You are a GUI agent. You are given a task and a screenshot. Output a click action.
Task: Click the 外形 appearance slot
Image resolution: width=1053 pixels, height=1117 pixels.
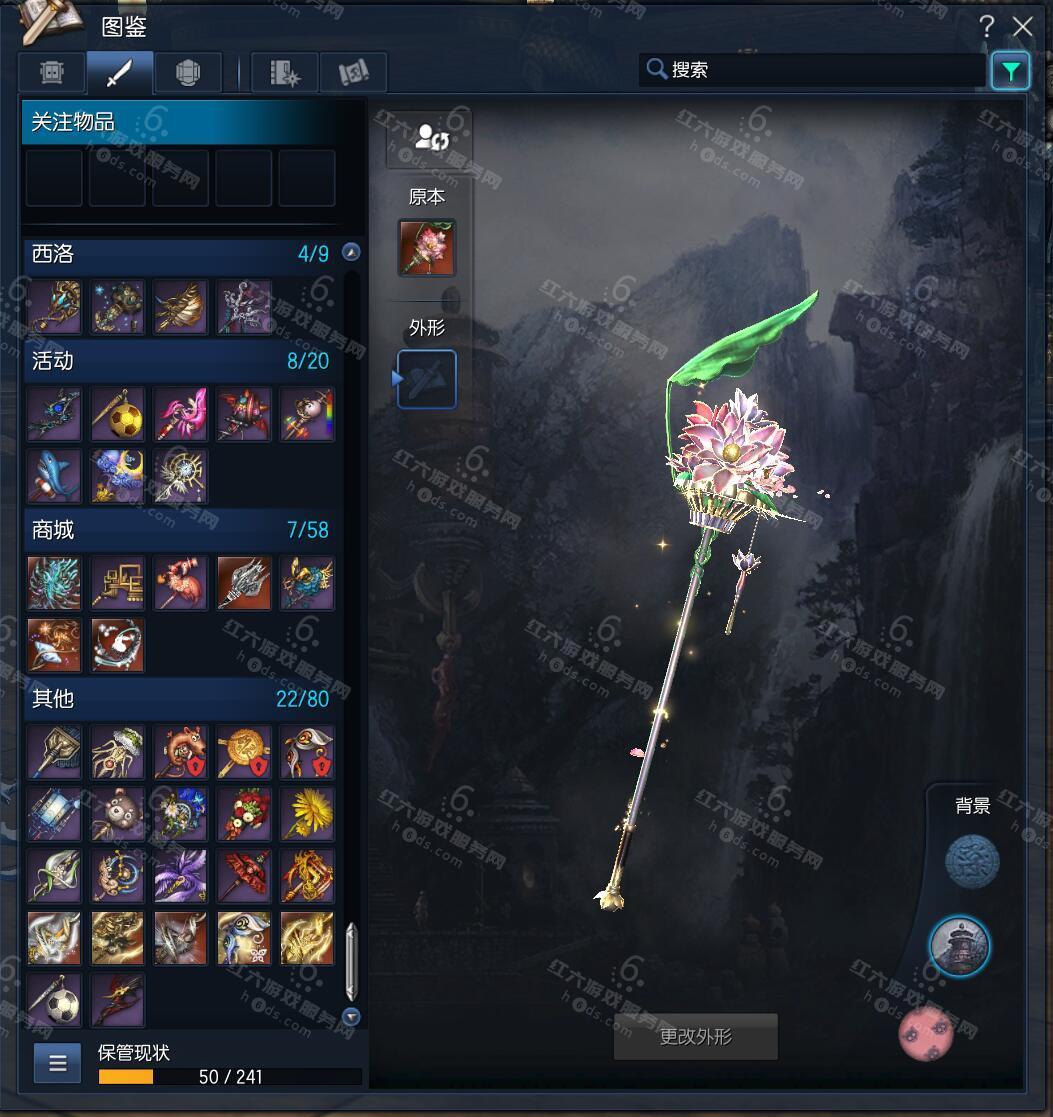click(427, 379)
